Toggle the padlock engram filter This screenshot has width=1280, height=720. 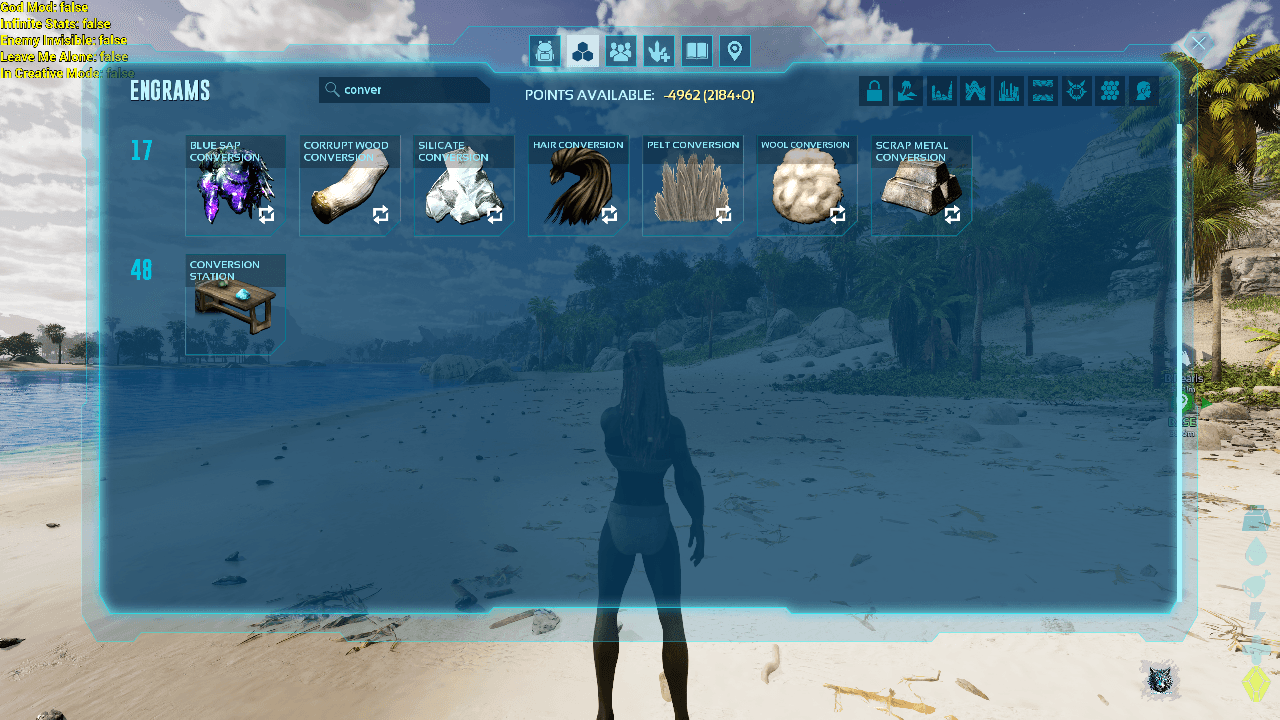pyautogui.click(x=874, y=92)
